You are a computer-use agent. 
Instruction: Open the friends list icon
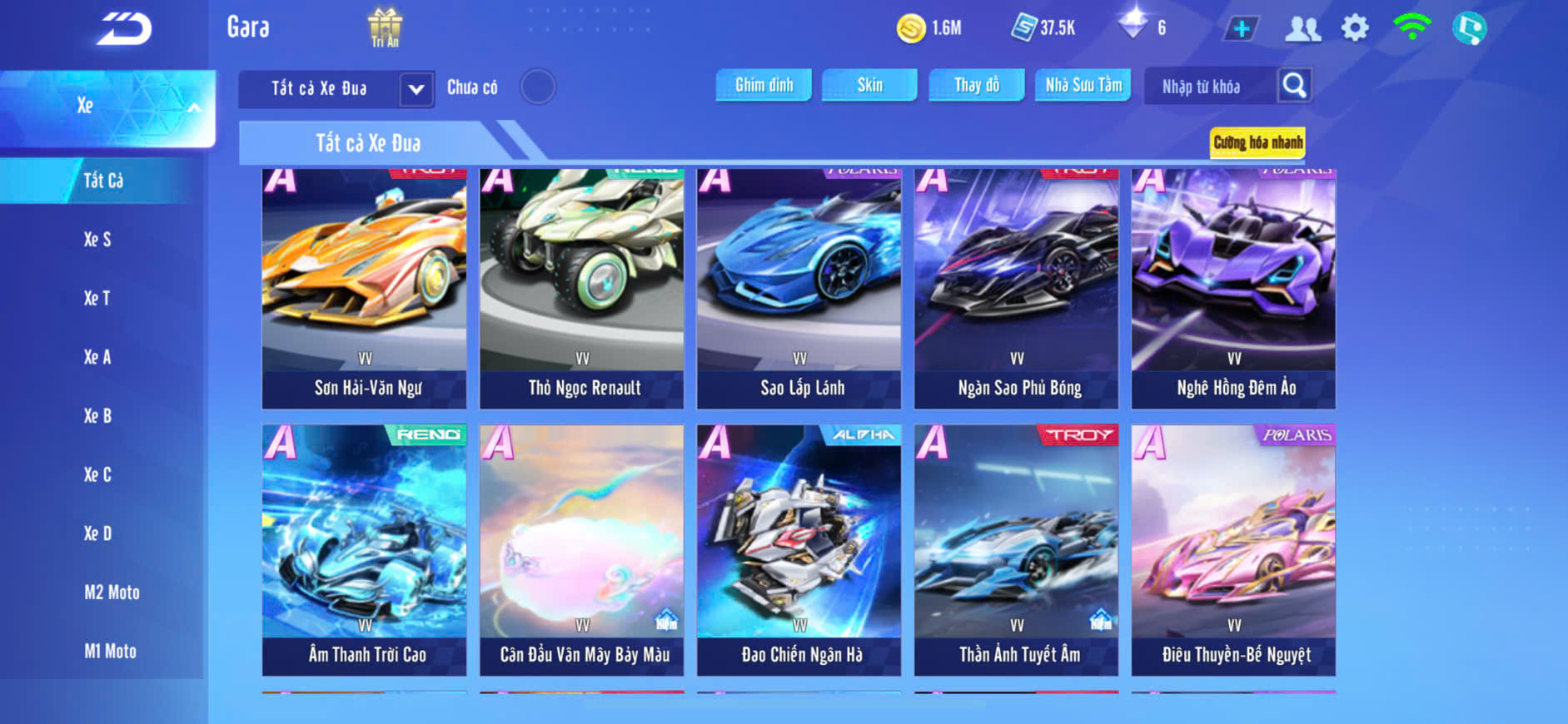click(x=1302, y=29)
